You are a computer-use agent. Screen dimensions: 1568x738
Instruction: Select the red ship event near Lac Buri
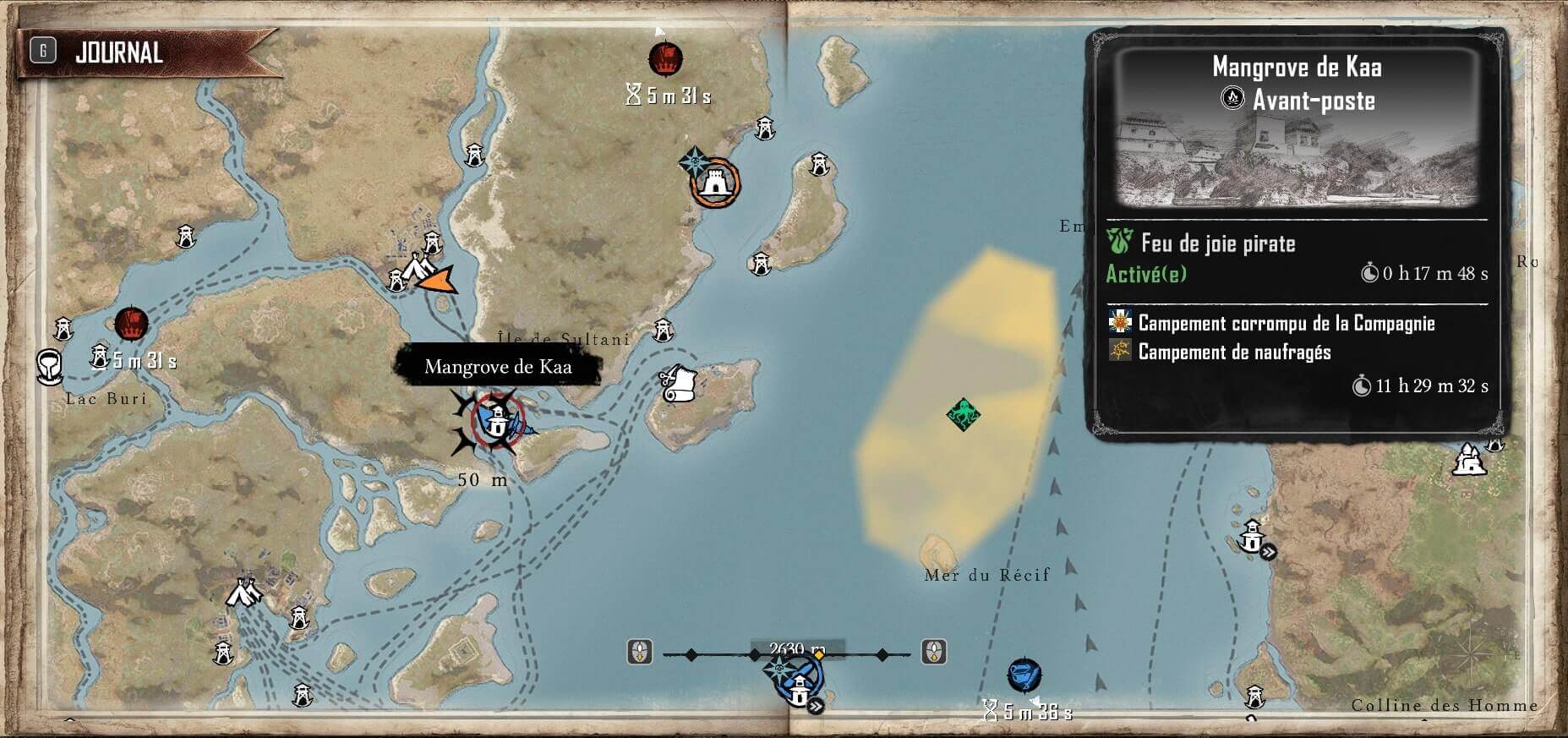coord(131,322)
